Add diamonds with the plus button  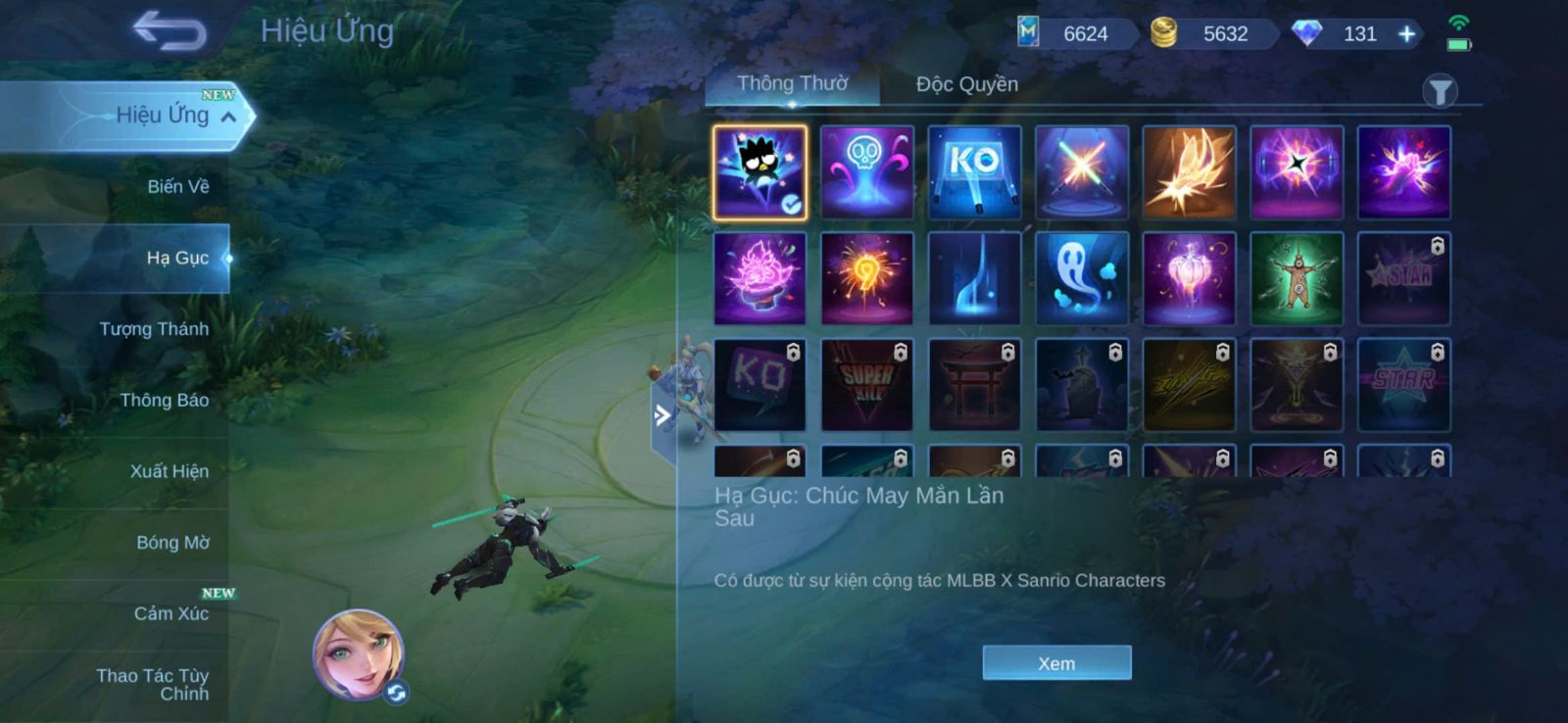(1406, 34)
